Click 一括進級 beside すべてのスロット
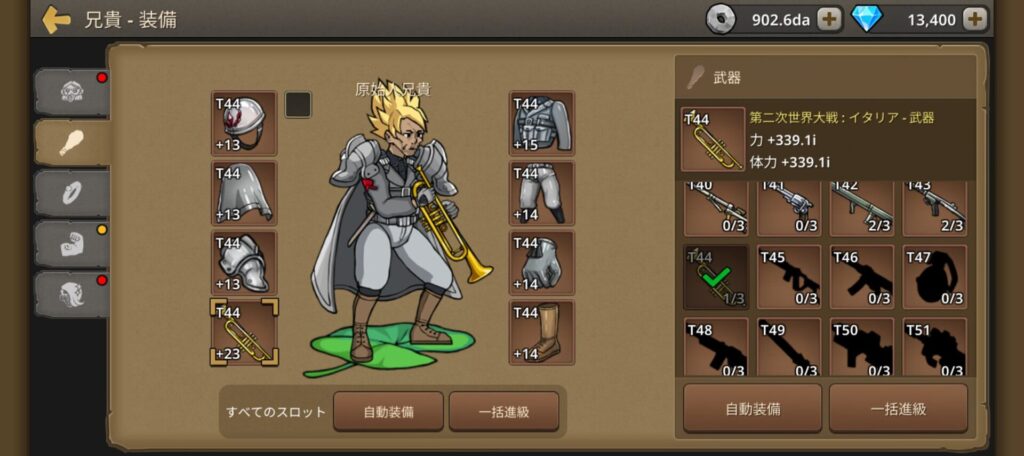The width and height of the screenshot is (1024, 456). click(504, 411)
